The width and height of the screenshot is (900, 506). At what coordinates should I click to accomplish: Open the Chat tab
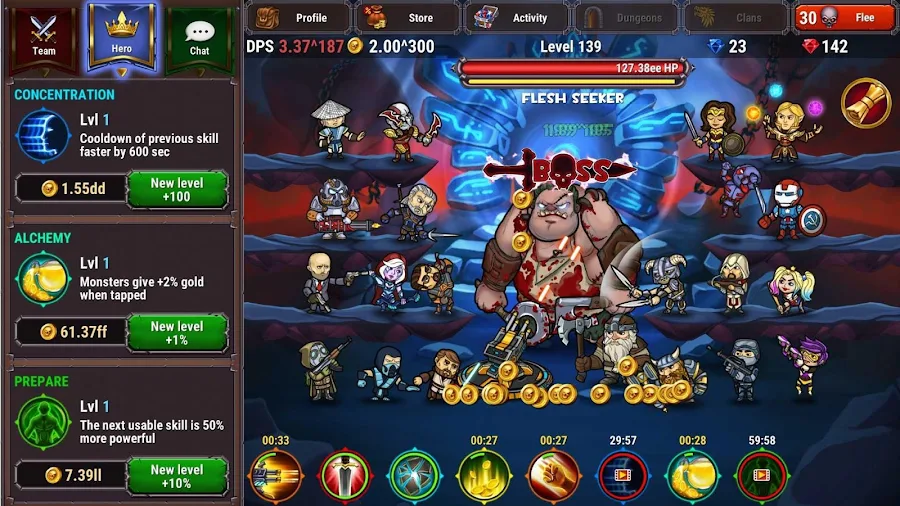point(199,37)
